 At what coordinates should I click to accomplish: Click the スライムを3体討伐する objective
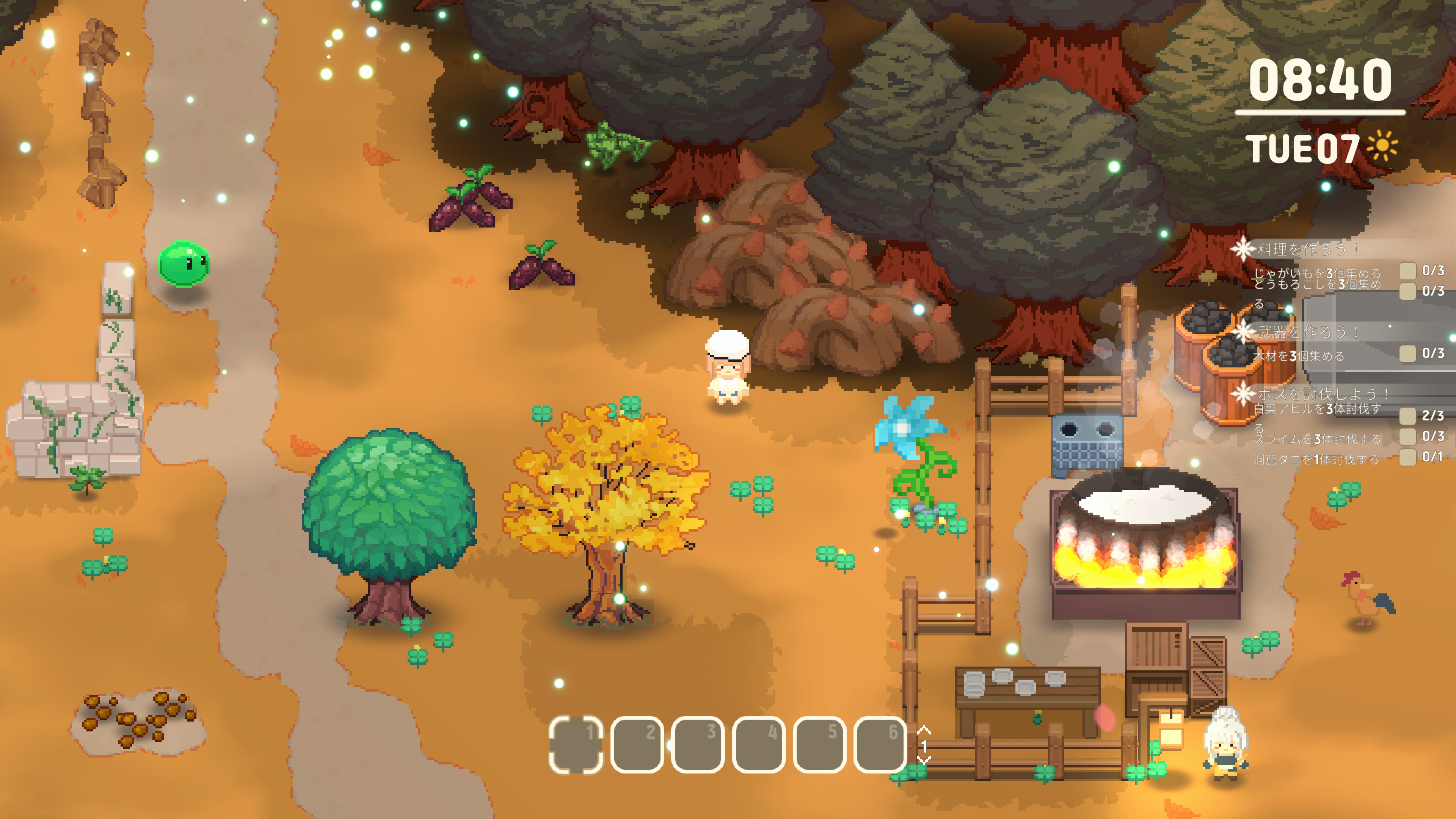pyautogui.click(x=1317, y=439)
